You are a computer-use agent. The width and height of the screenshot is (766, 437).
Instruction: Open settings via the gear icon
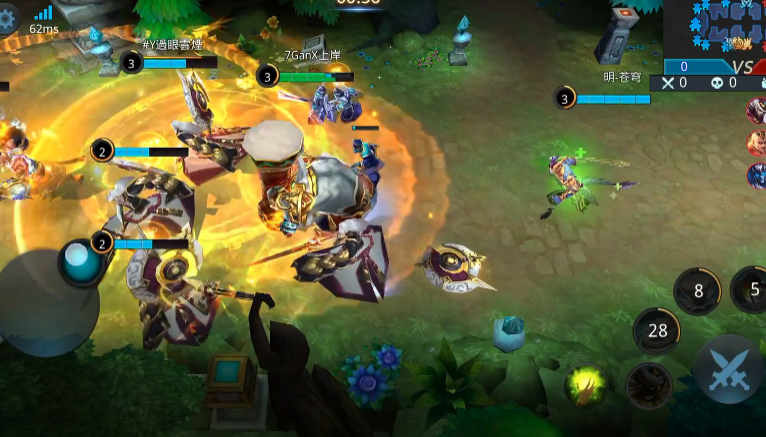pos(8,18)
